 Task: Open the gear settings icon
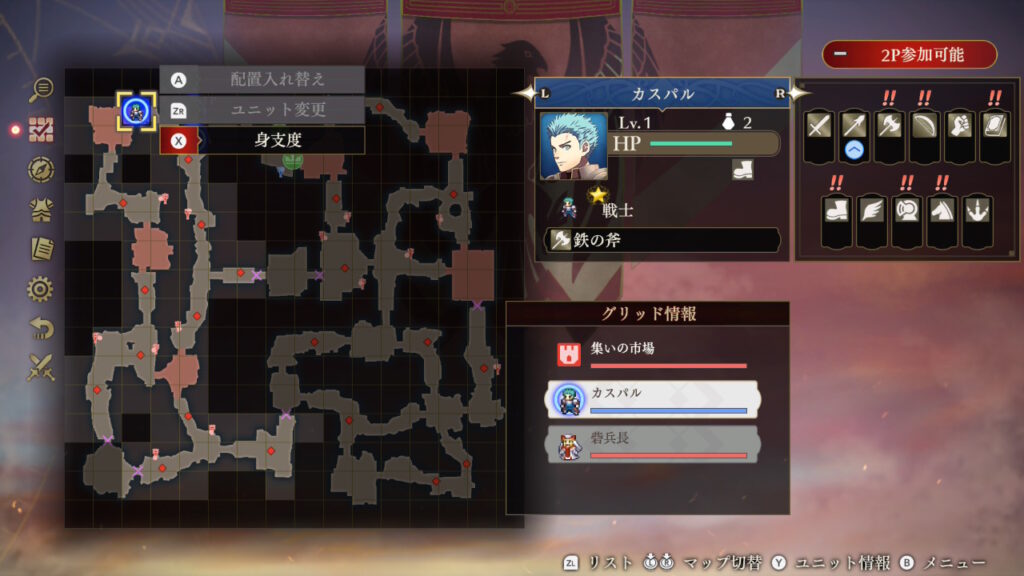click(41, 289)
